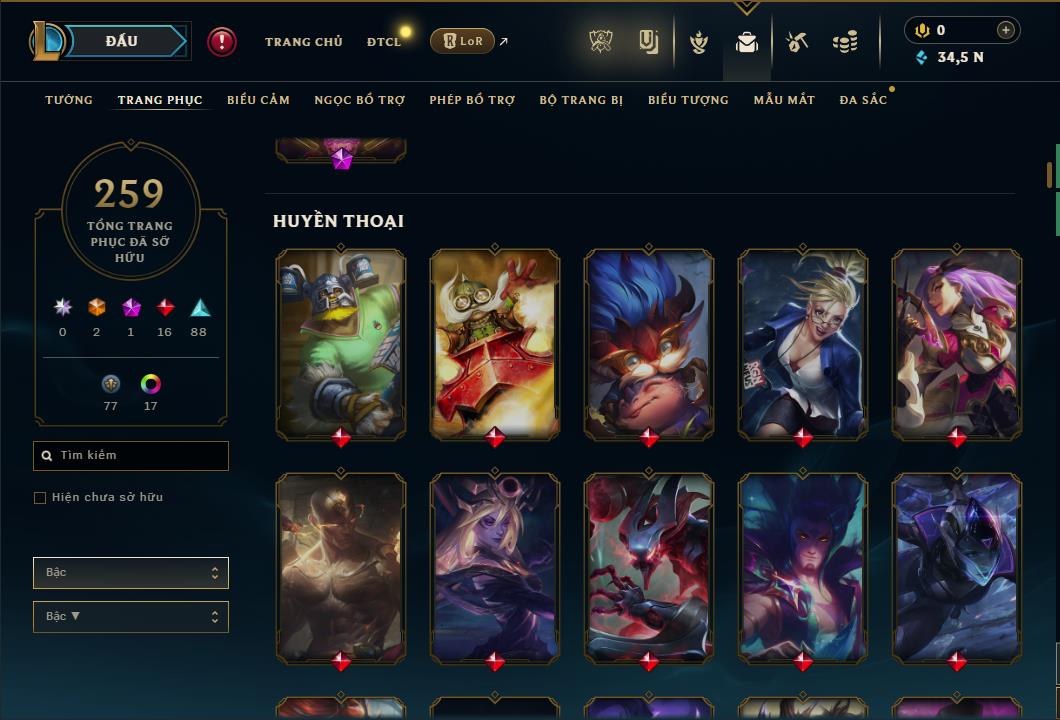Select the PHÉP BỔ TRỢ tab
The width and height of the screenshot is (1060, 720).
coord(472,100)
